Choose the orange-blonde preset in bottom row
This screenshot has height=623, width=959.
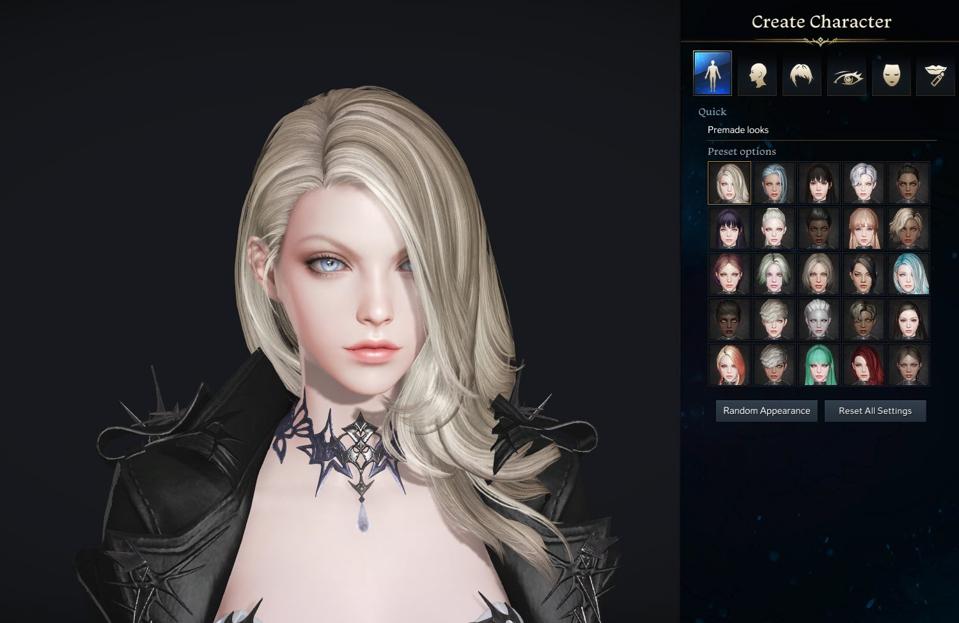(x=729, y=365)
